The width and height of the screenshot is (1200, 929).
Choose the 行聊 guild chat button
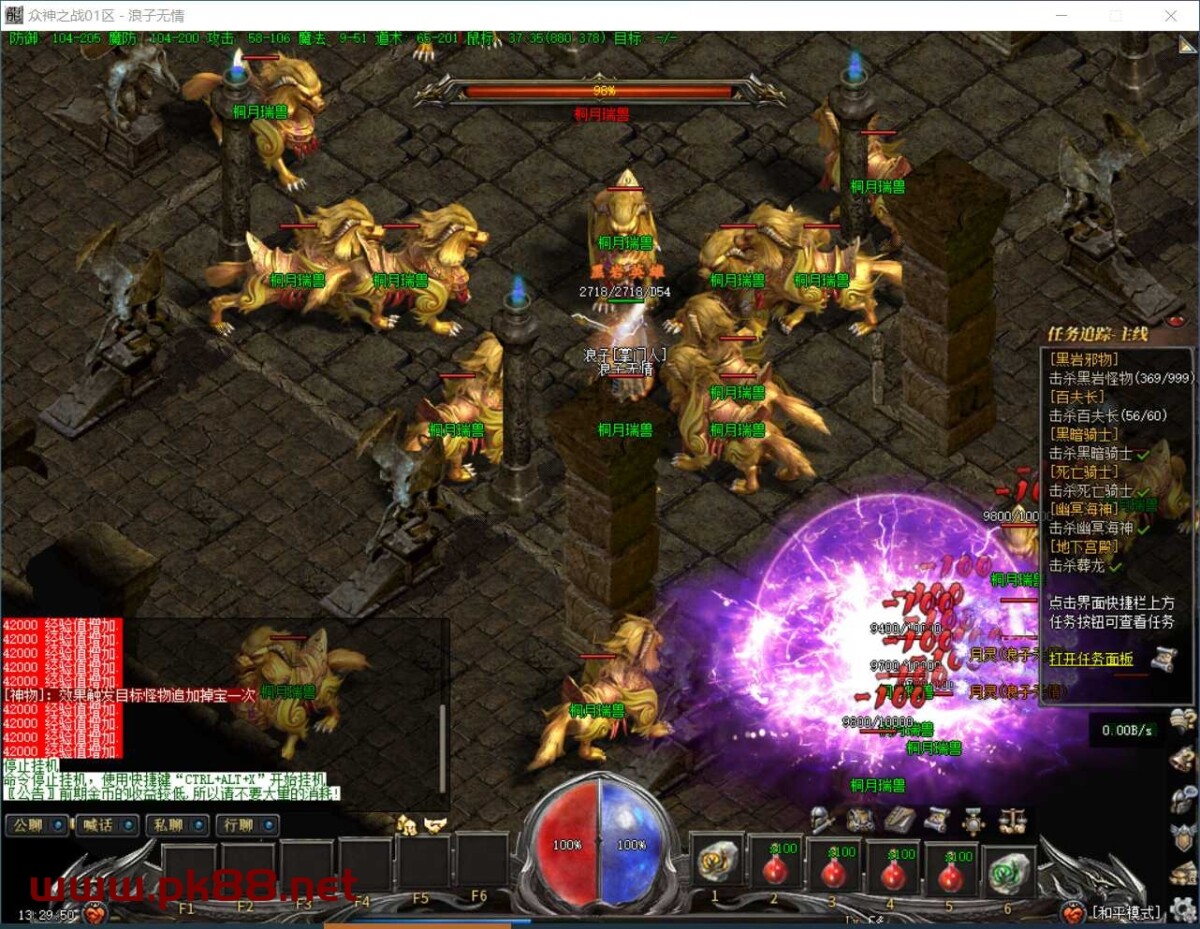[x=247, y=825]
